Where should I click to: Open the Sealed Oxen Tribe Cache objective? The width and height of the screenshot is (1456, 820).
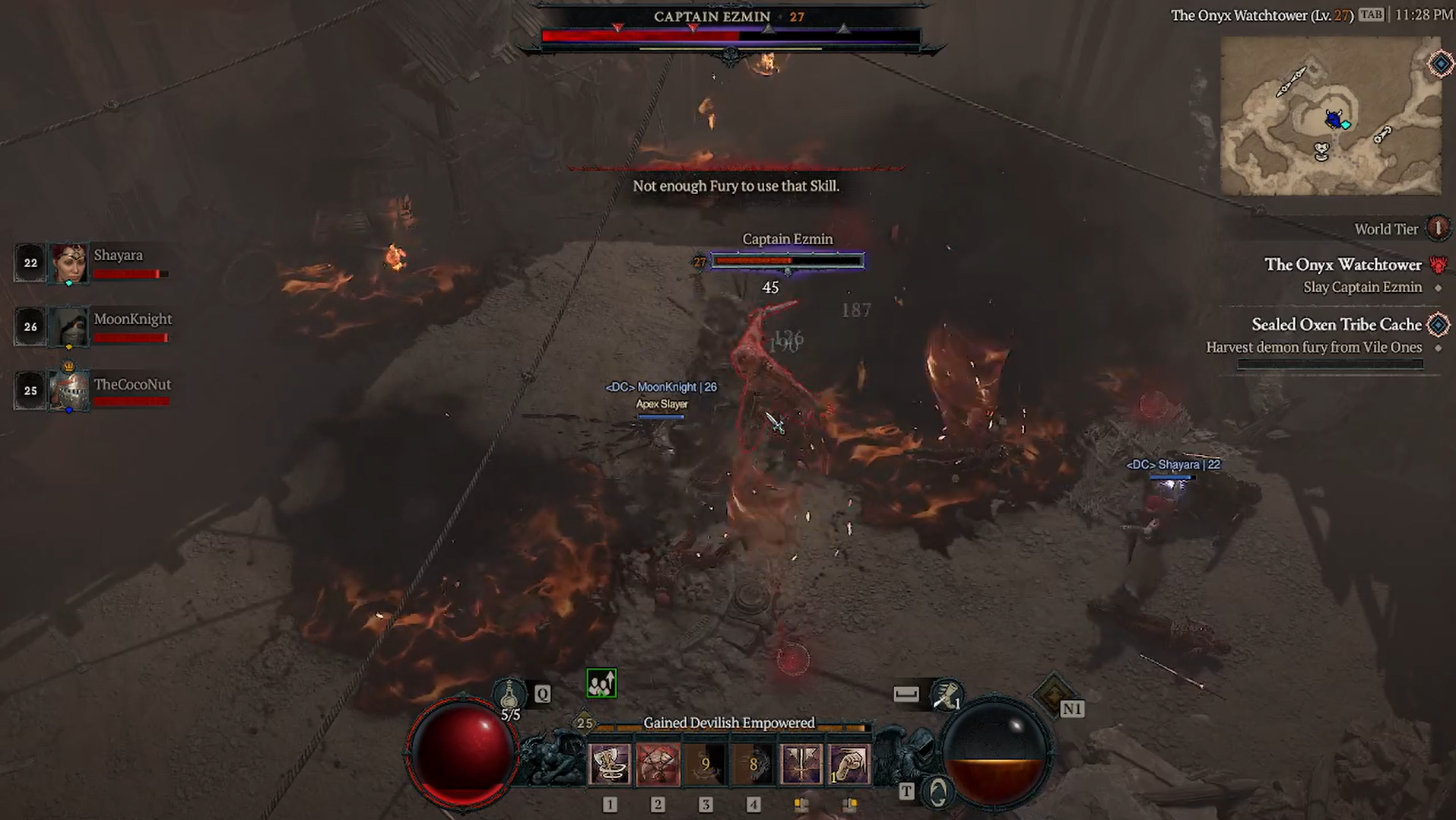coord(1336,325)
